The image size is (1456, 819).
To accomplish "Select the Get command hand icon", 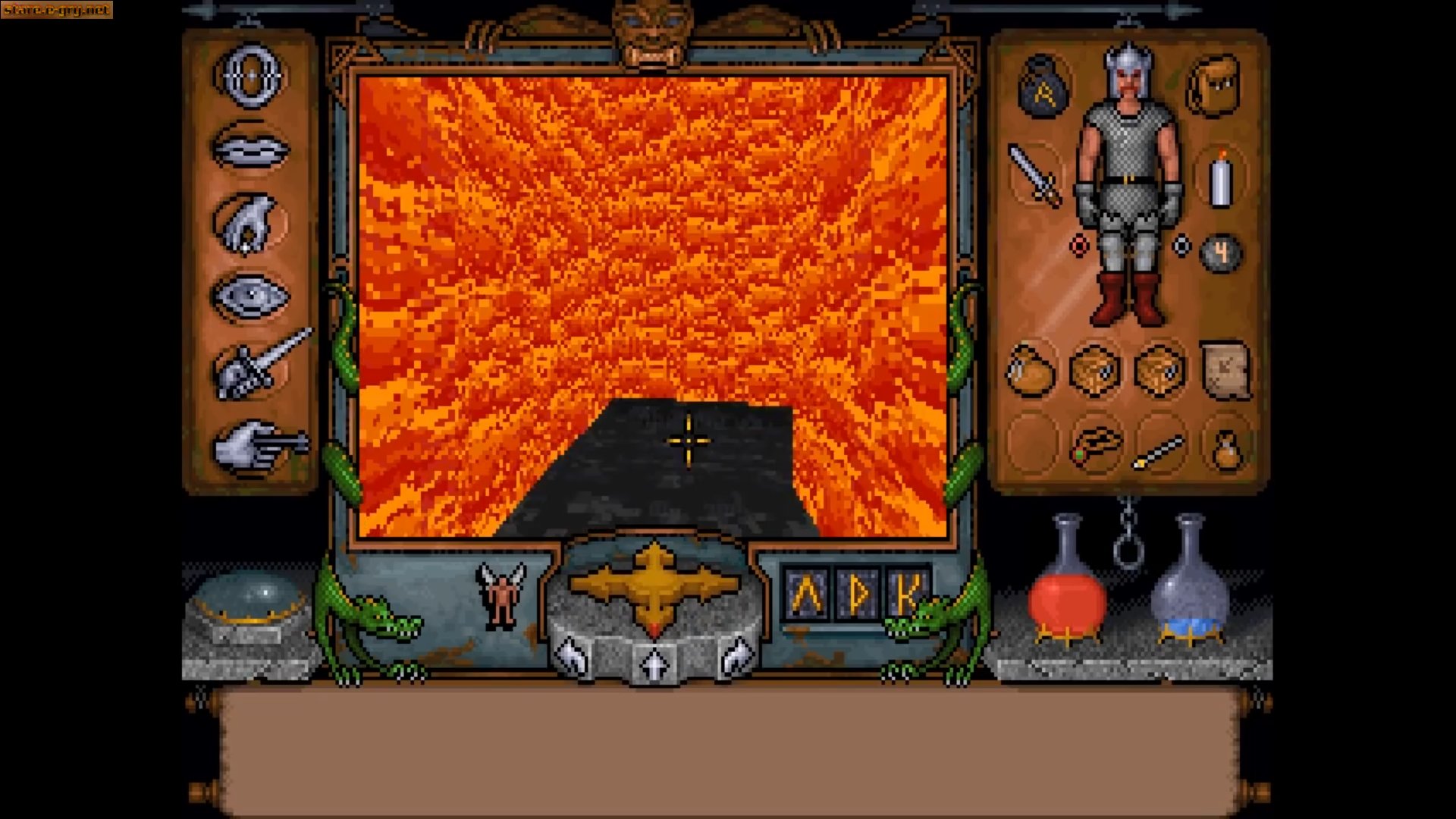I will point(252,221).
